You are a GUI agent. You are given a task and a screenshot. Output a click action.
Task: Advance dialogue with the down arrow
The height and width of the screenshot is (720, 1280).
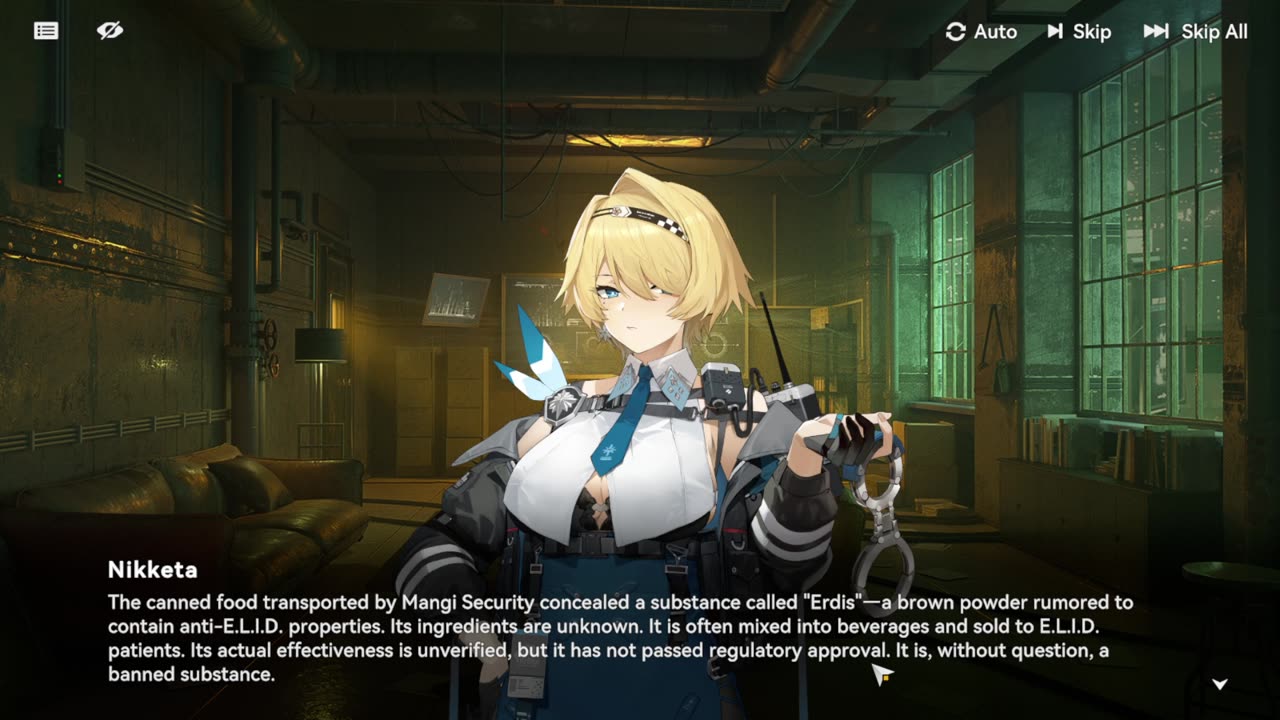coord(1220,684)
